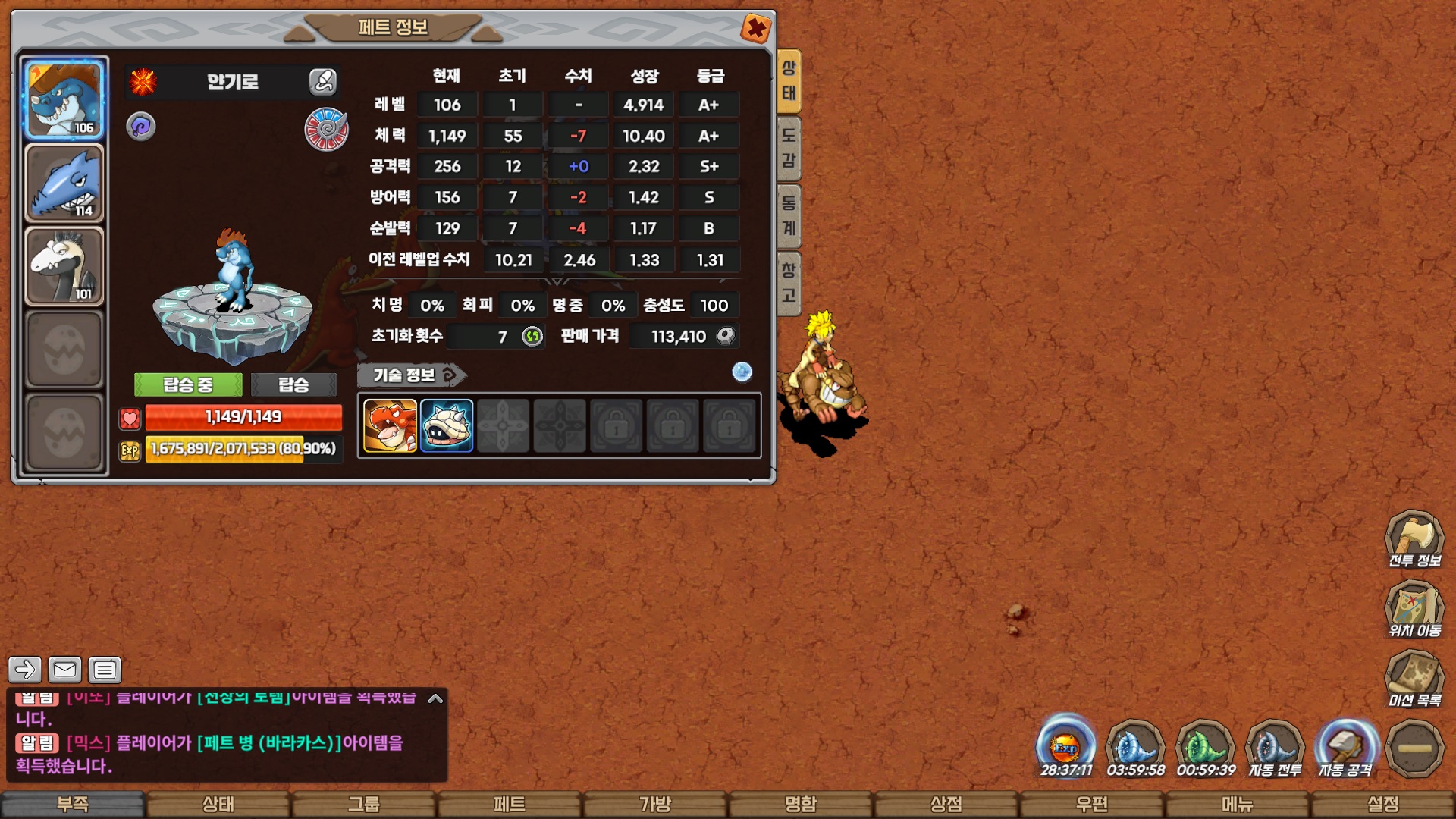Toggle 자동 전투 auto battle
Image resolution: width=1456 pixels, height=819 pixels.
[1275, 748]
